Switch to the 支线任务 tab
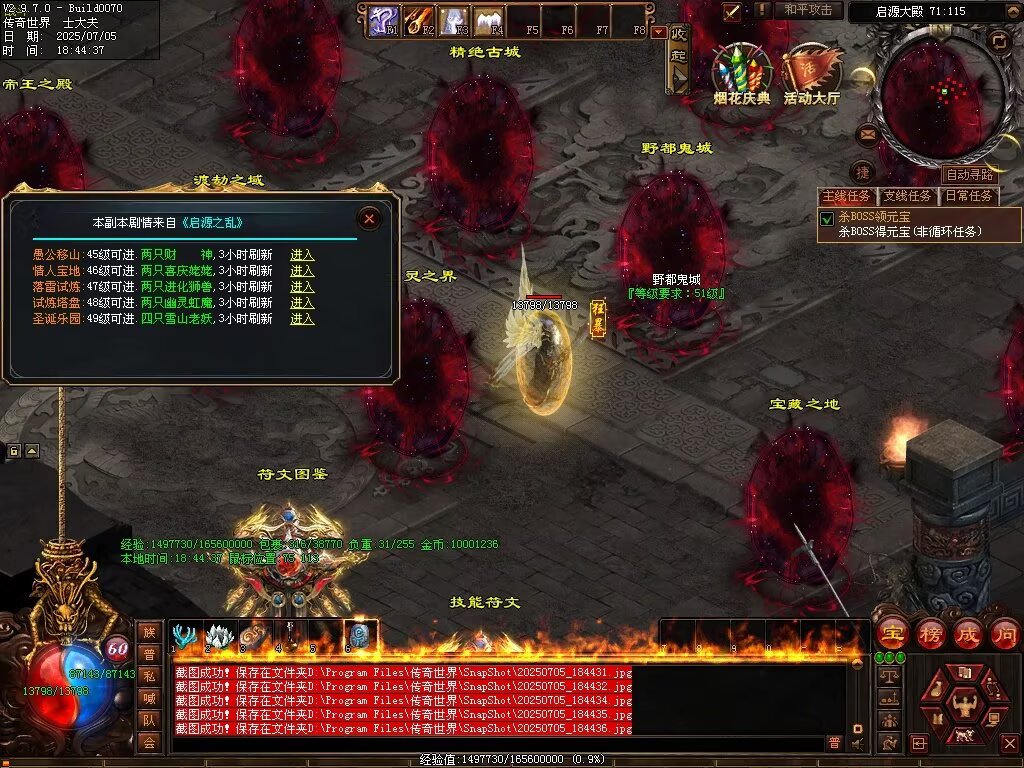 pos(907,196)
